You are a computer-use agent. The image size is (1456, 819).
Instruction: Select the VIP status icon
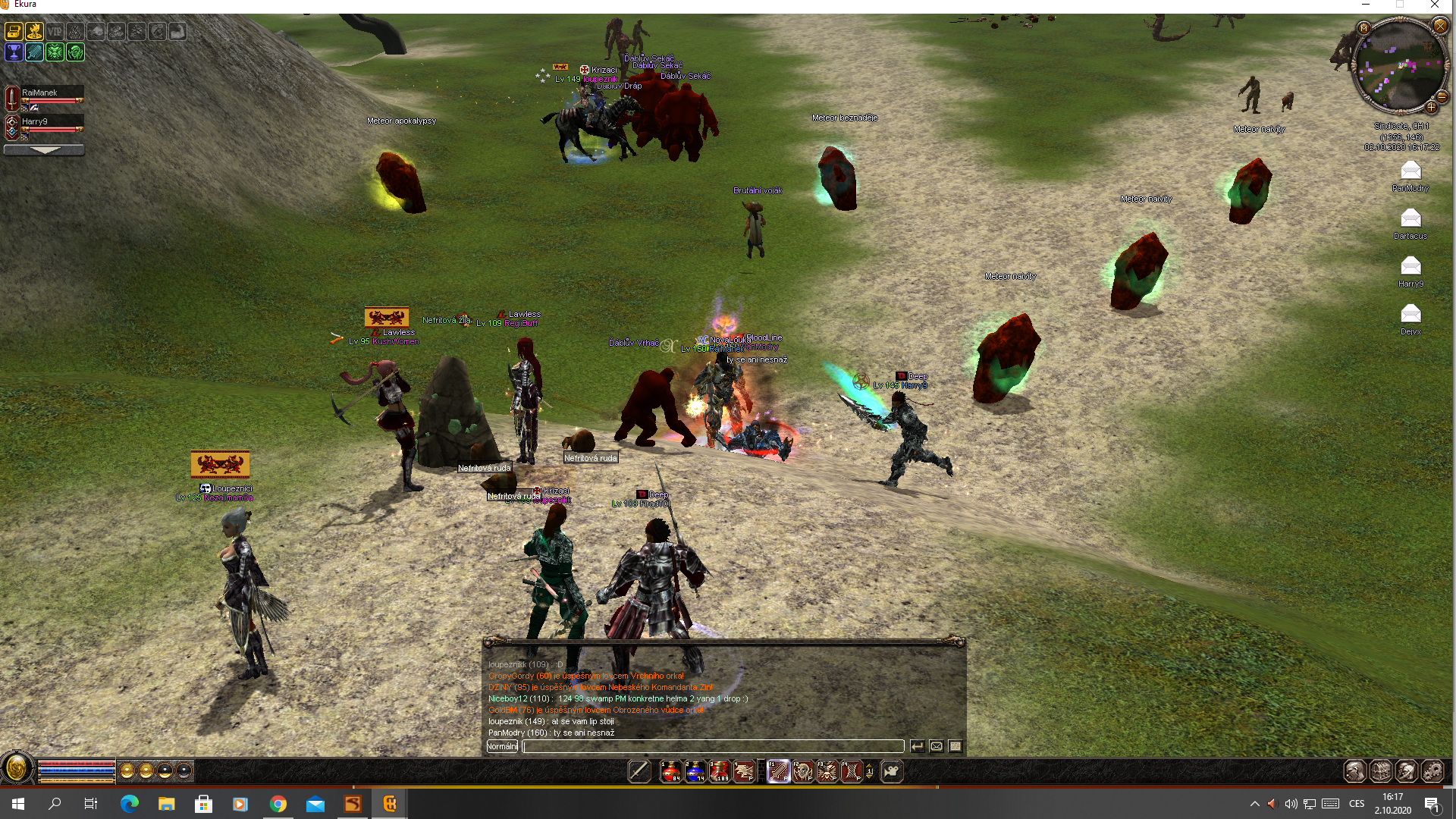[x=55, y=31]
